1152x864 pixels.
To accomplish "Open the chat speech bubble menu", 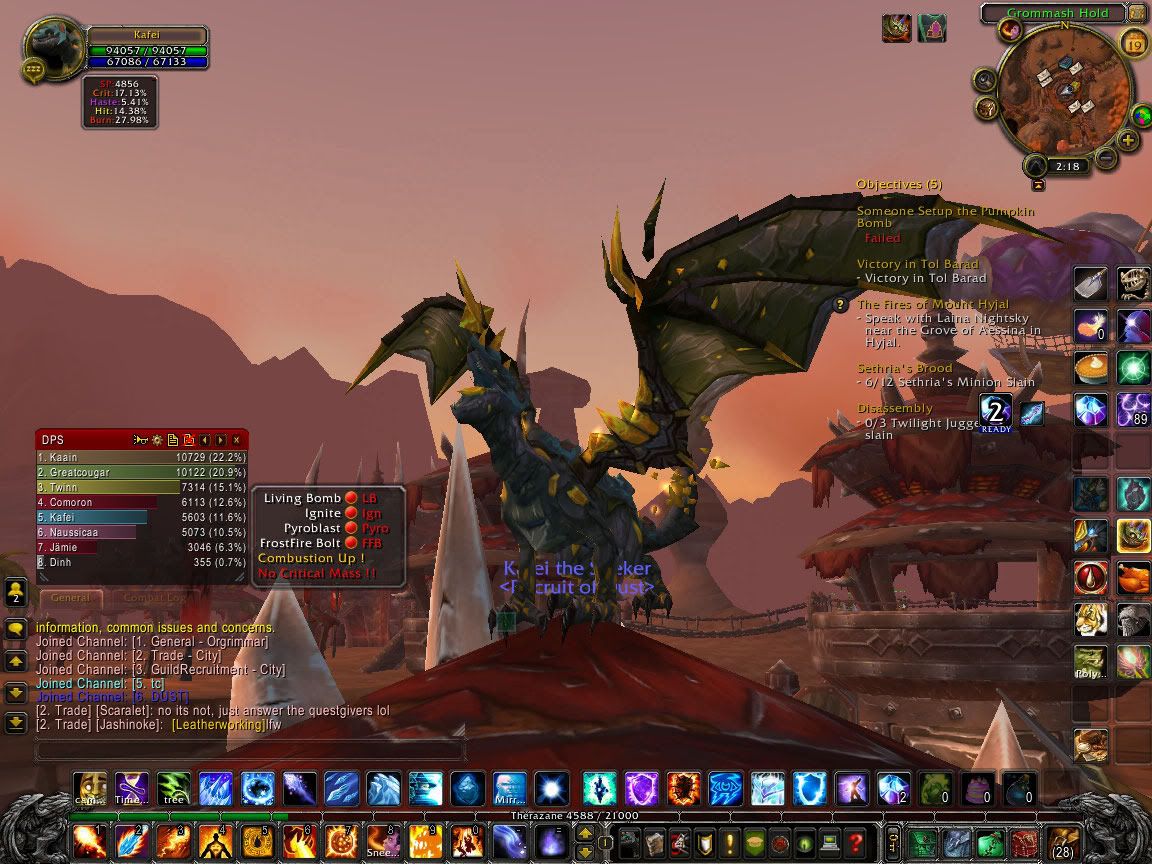I will tap(16, 629).
